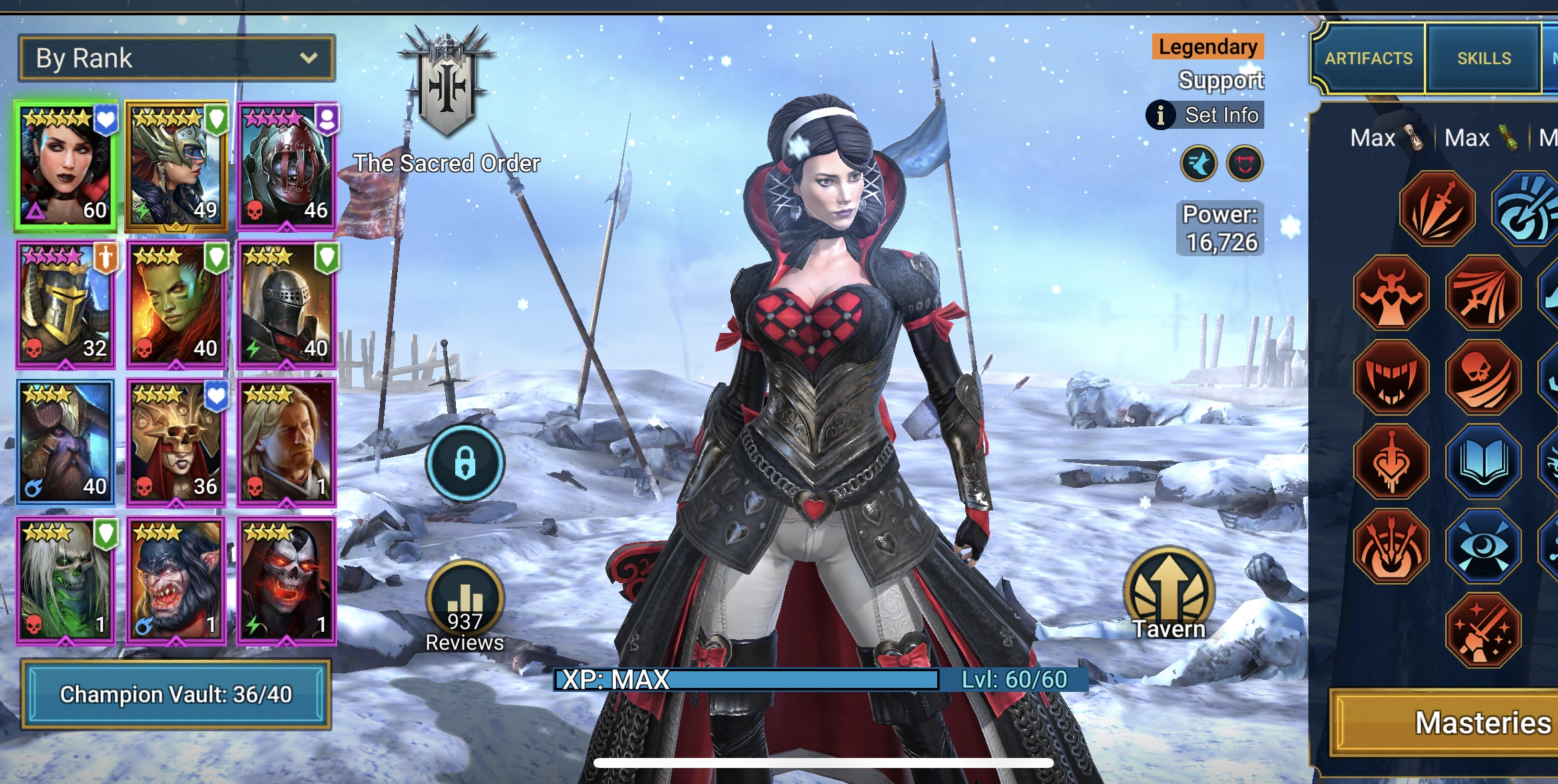Choose the level 49 winged-helmet champion

coord(176,167)
